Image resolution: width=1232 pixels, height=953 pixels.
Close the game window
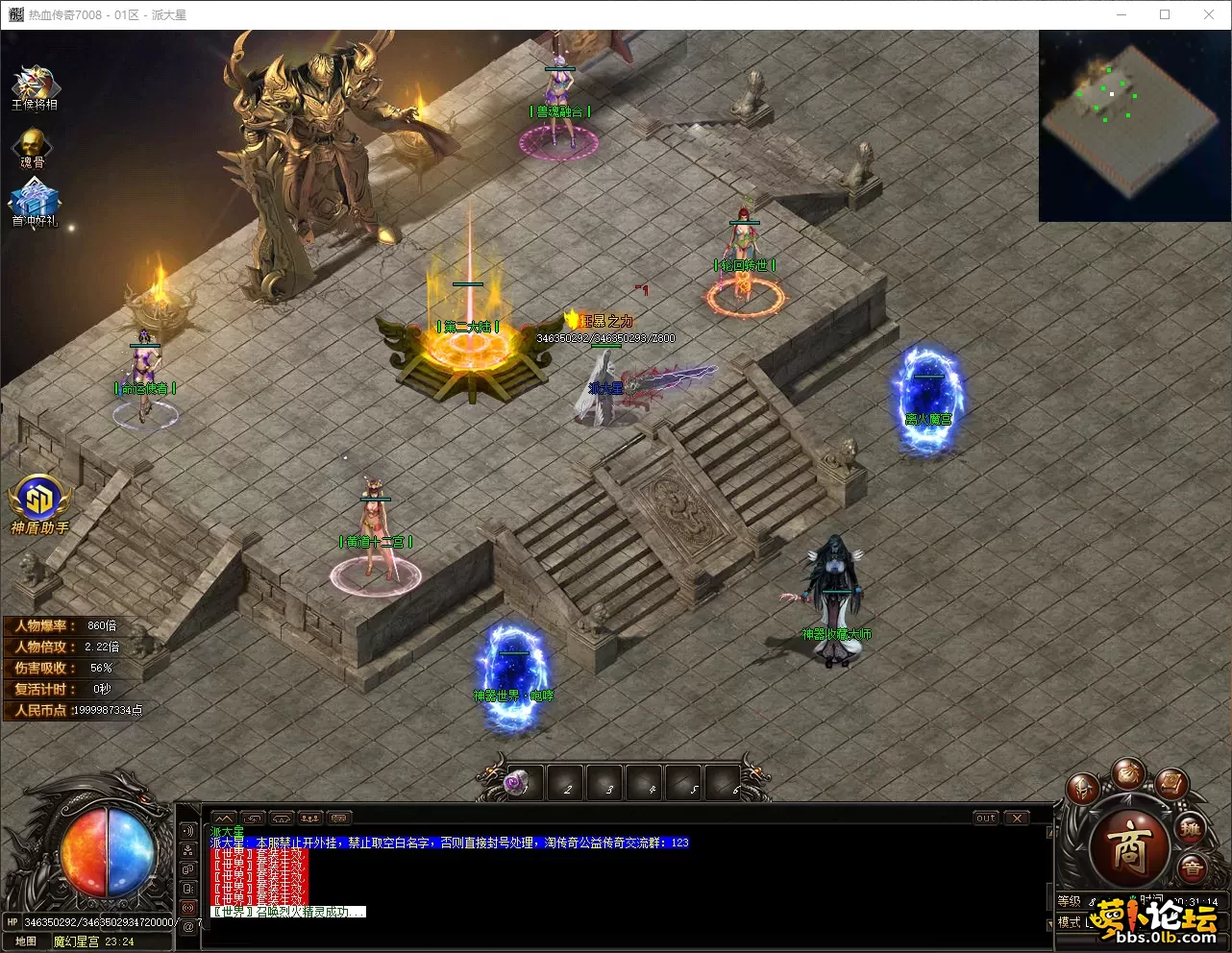(x=1209, y=14)
